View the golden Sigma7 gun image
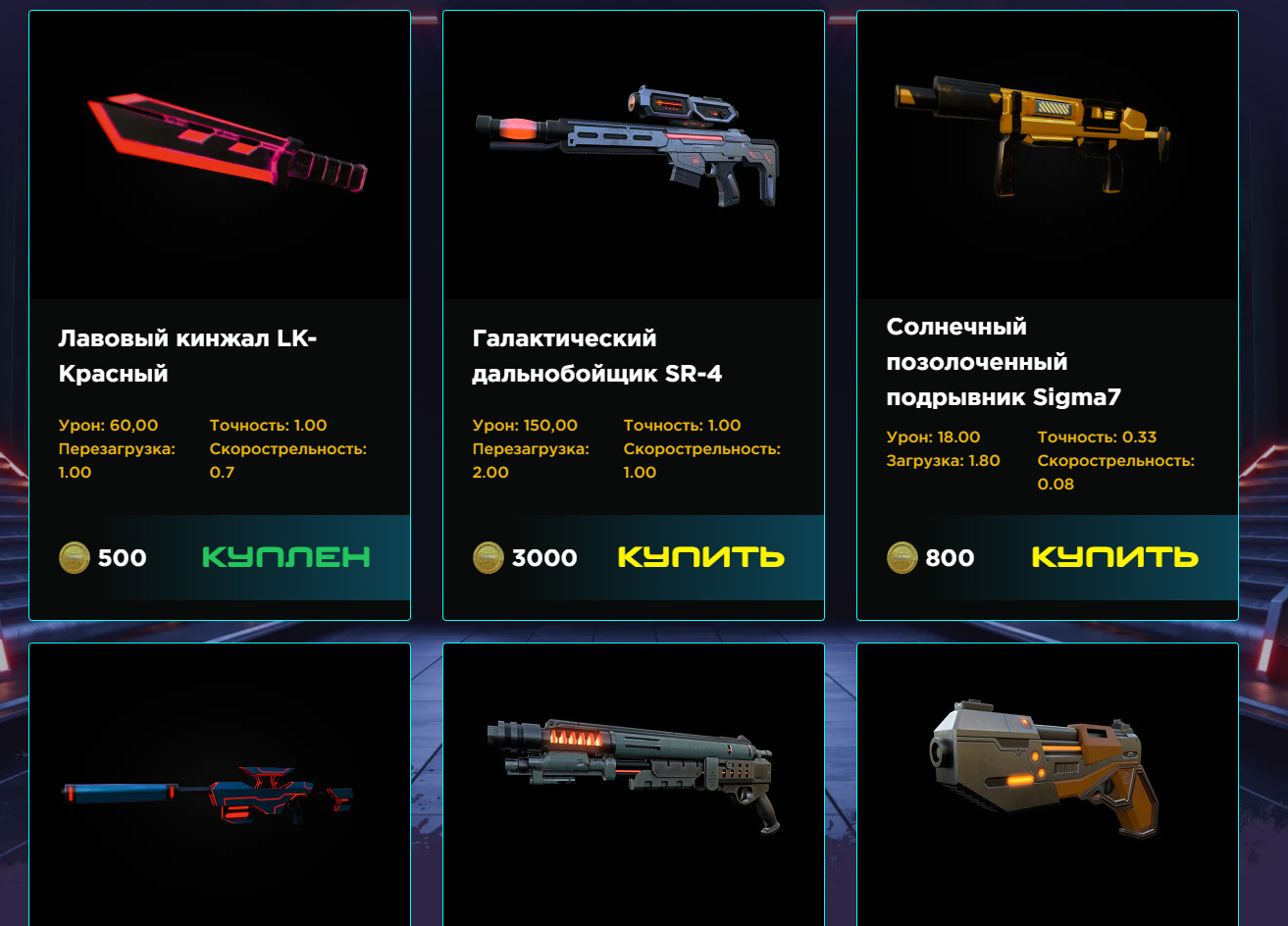 [x=1032, y=132]
